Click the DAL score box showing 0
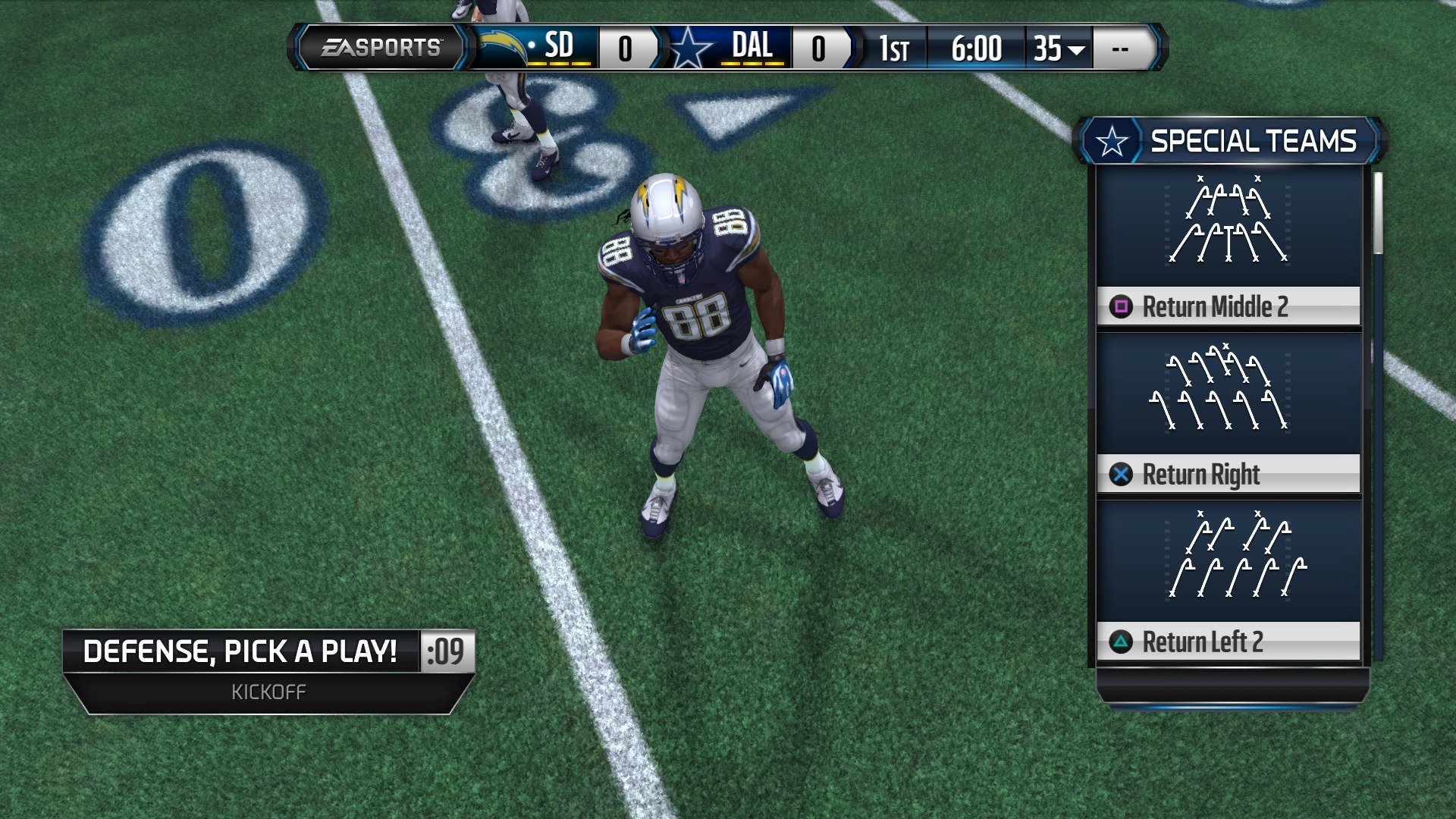Image resolution: width=1456 pixels, height=819 pixels. [817, 48]
